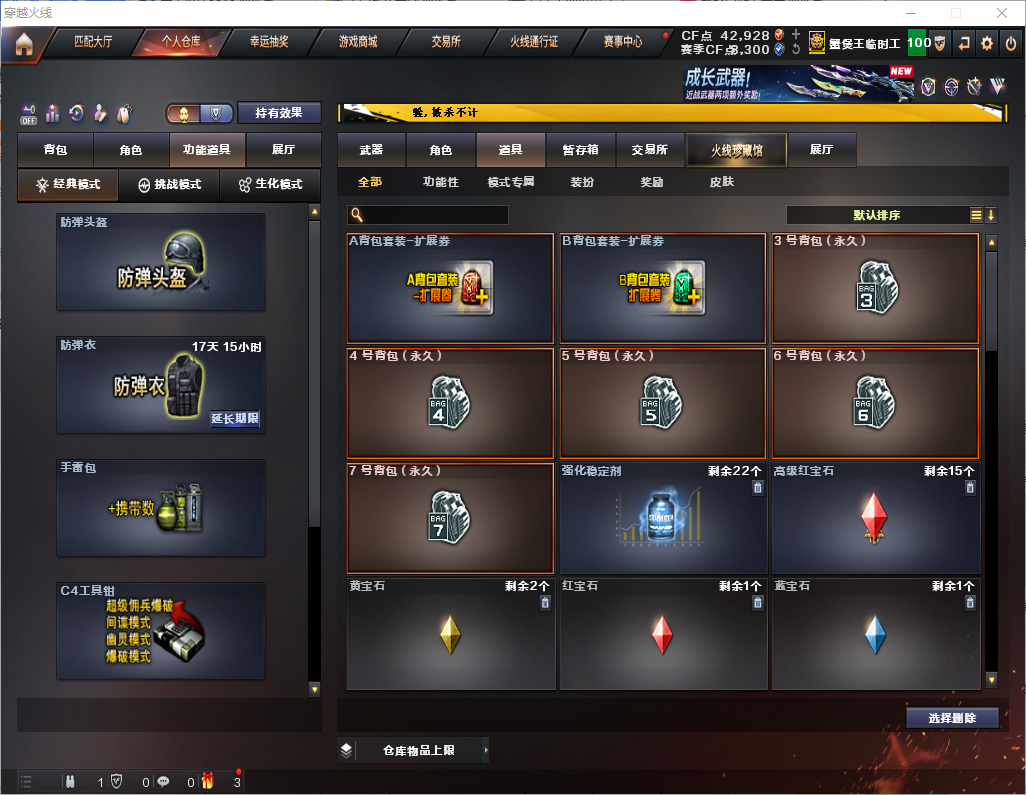1026x795 pixels.
Task: Switch to 挑战模式 mode tab
Action: pyautogui.click(x=169, y=185)
